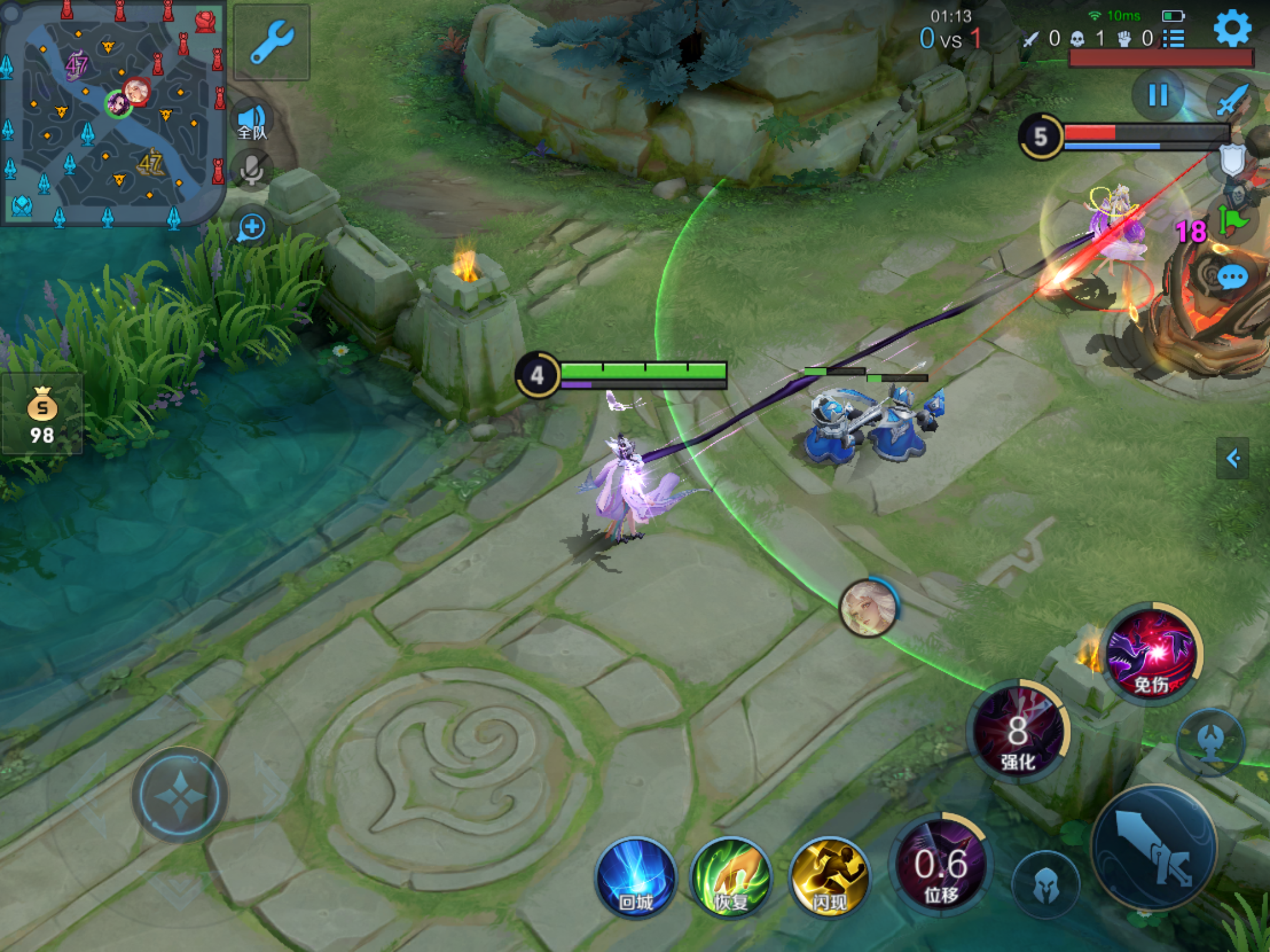Select the helmet minion-attack button
Image resolution: width=1270 pixels, height=952 pixels.
(x=1046, y=884)
